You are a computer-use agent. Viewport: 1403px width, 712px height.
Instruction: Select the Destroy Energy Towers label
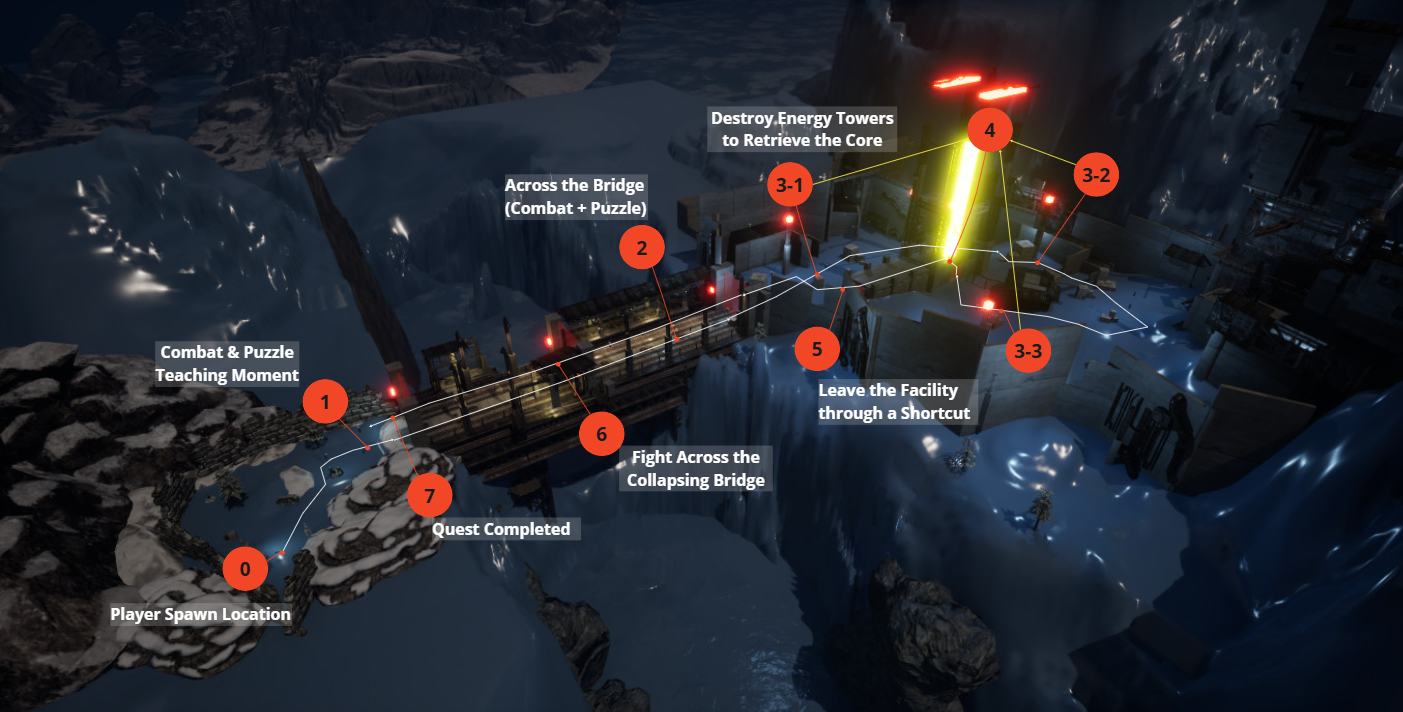[x=802, y=129]
